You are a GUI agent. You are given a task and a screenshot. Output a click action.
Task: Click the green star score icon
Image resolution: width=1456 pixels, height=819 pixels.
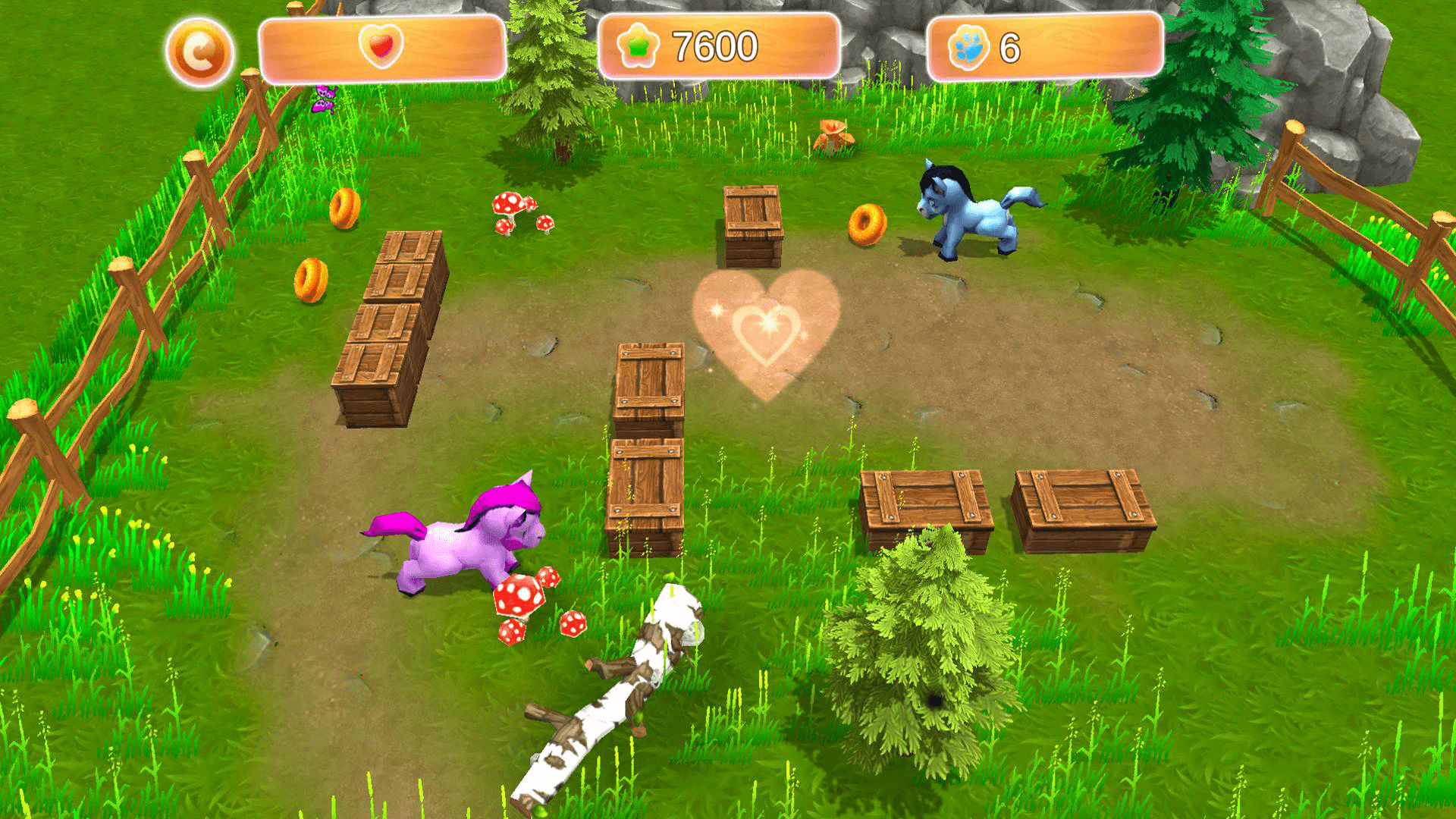(x=639, y=44)
